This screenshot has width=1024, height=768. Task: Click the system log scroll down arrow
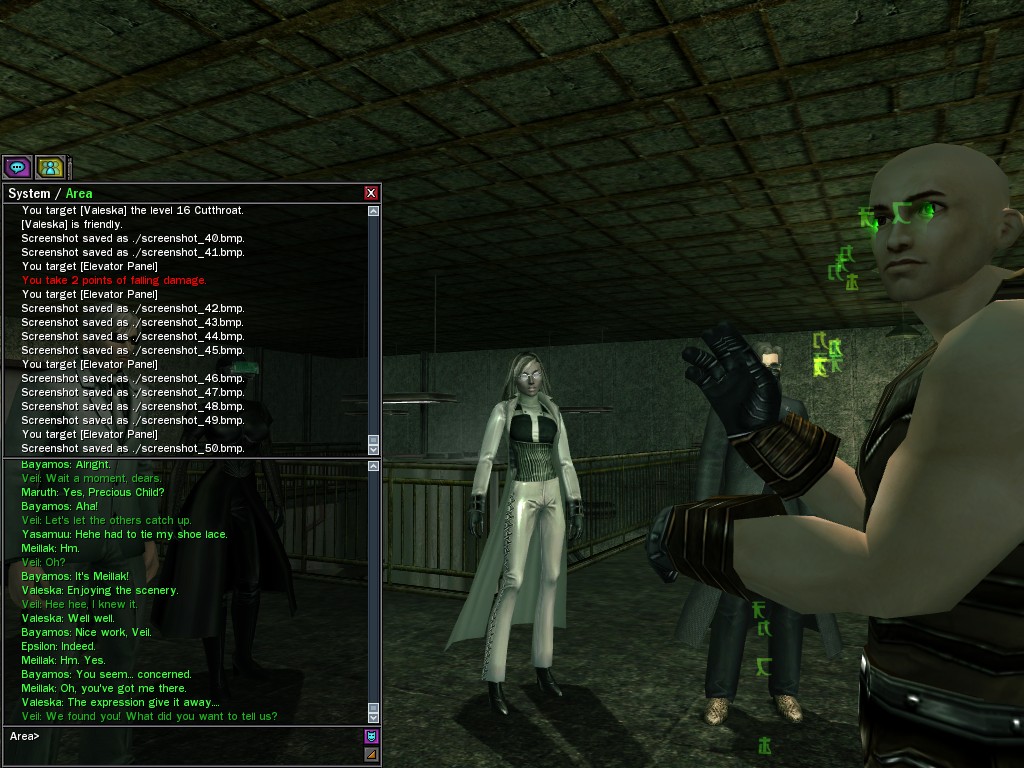point(374,448)
